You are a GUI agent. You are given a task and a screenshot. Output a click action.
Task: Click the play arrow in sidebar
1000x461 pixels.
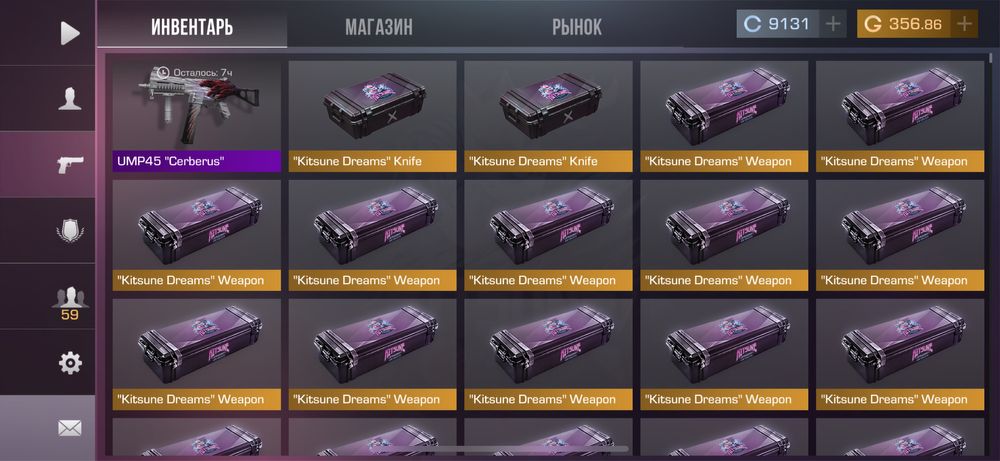[69, 33]
